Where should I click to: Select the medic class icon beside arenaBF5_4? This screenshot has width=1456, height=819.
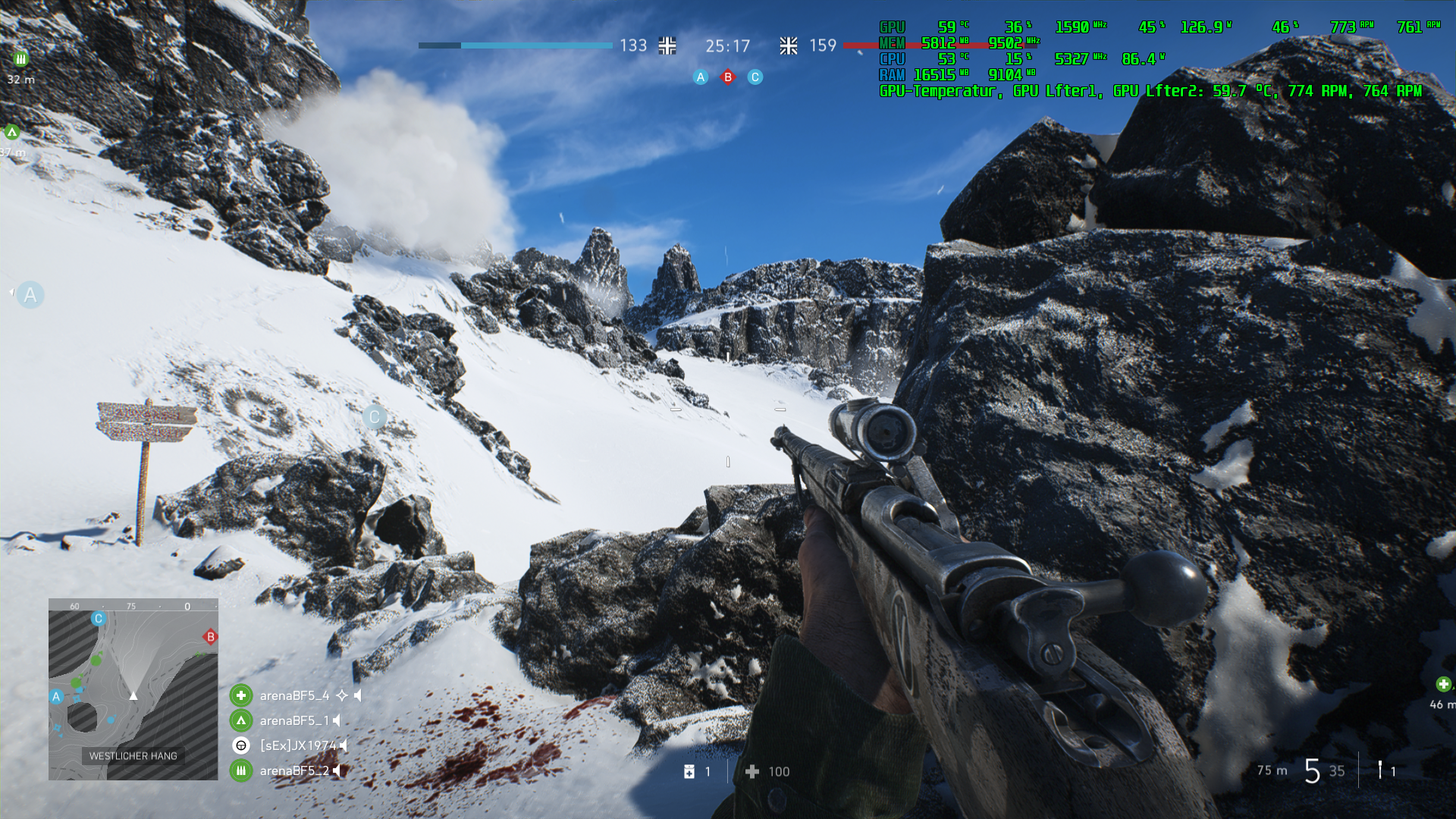tap(240, 695)
